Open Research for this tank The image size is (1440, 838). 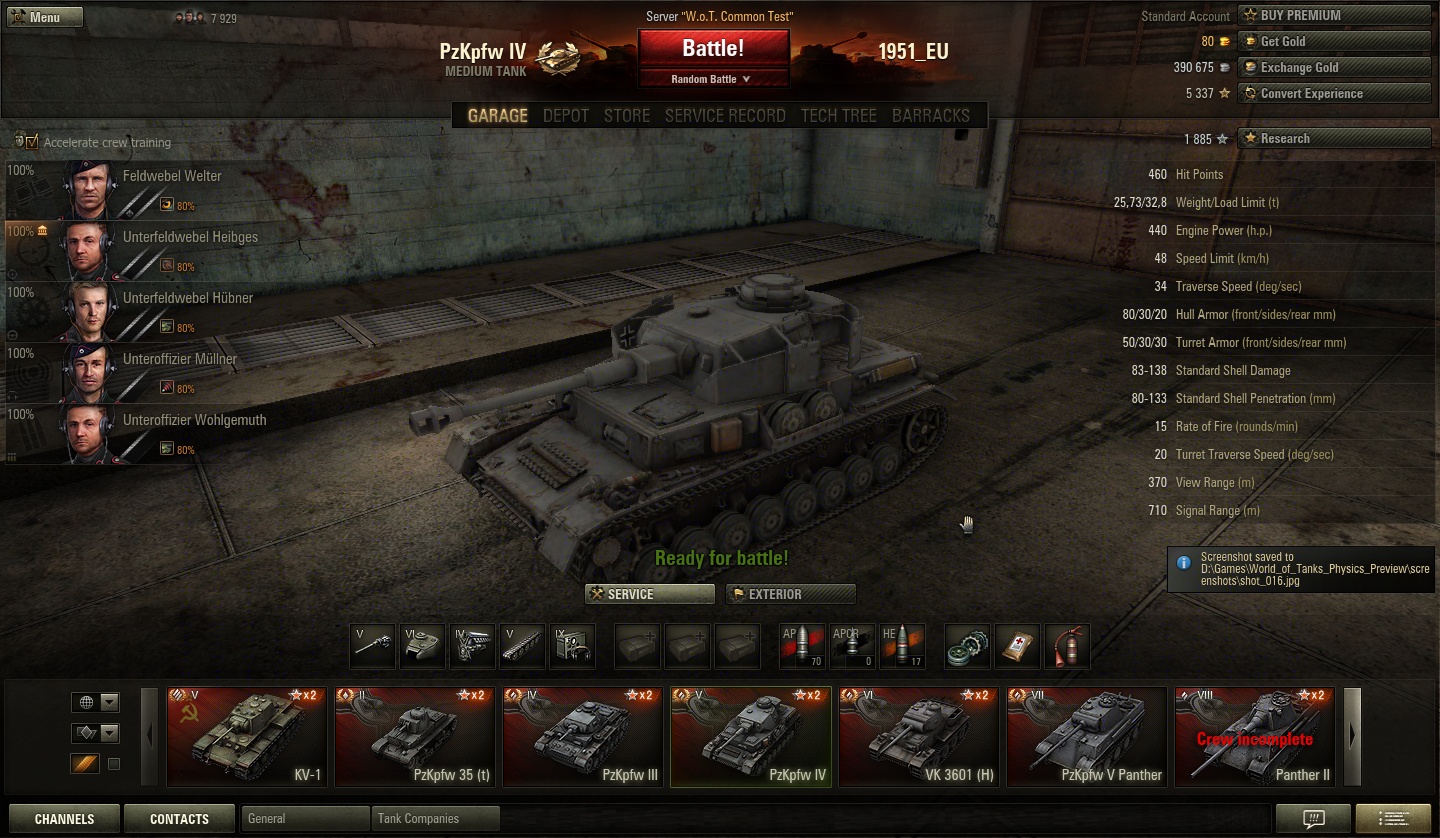(1334, 138)
